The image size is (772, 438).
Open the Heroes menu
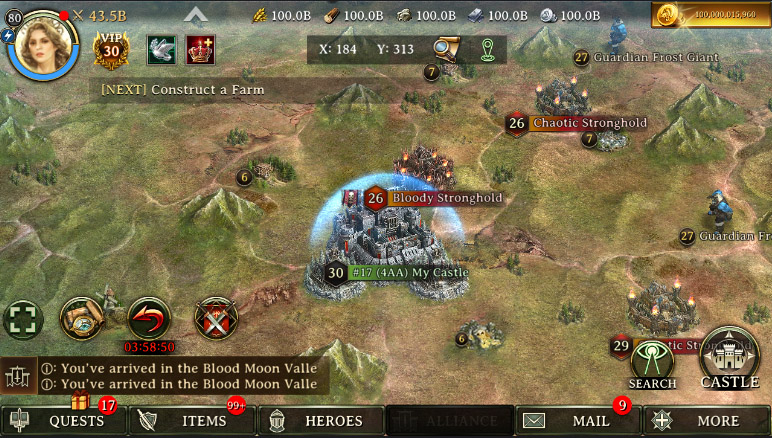pyautogui.click(x=321, y=421)
